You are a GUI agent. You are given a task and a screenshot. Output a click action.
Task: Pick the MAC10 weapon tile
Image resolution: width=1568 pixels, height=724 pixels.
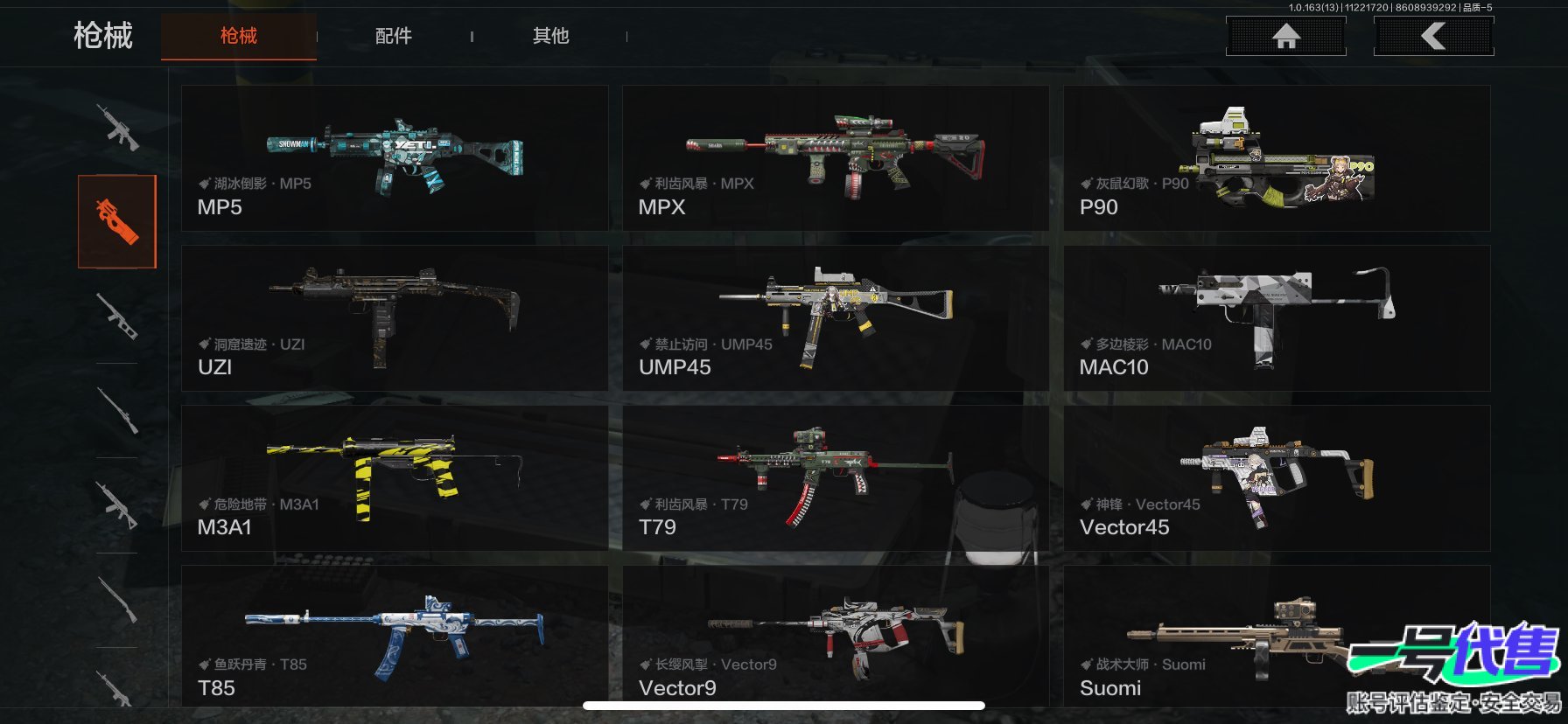click(x=1276, y=318)
